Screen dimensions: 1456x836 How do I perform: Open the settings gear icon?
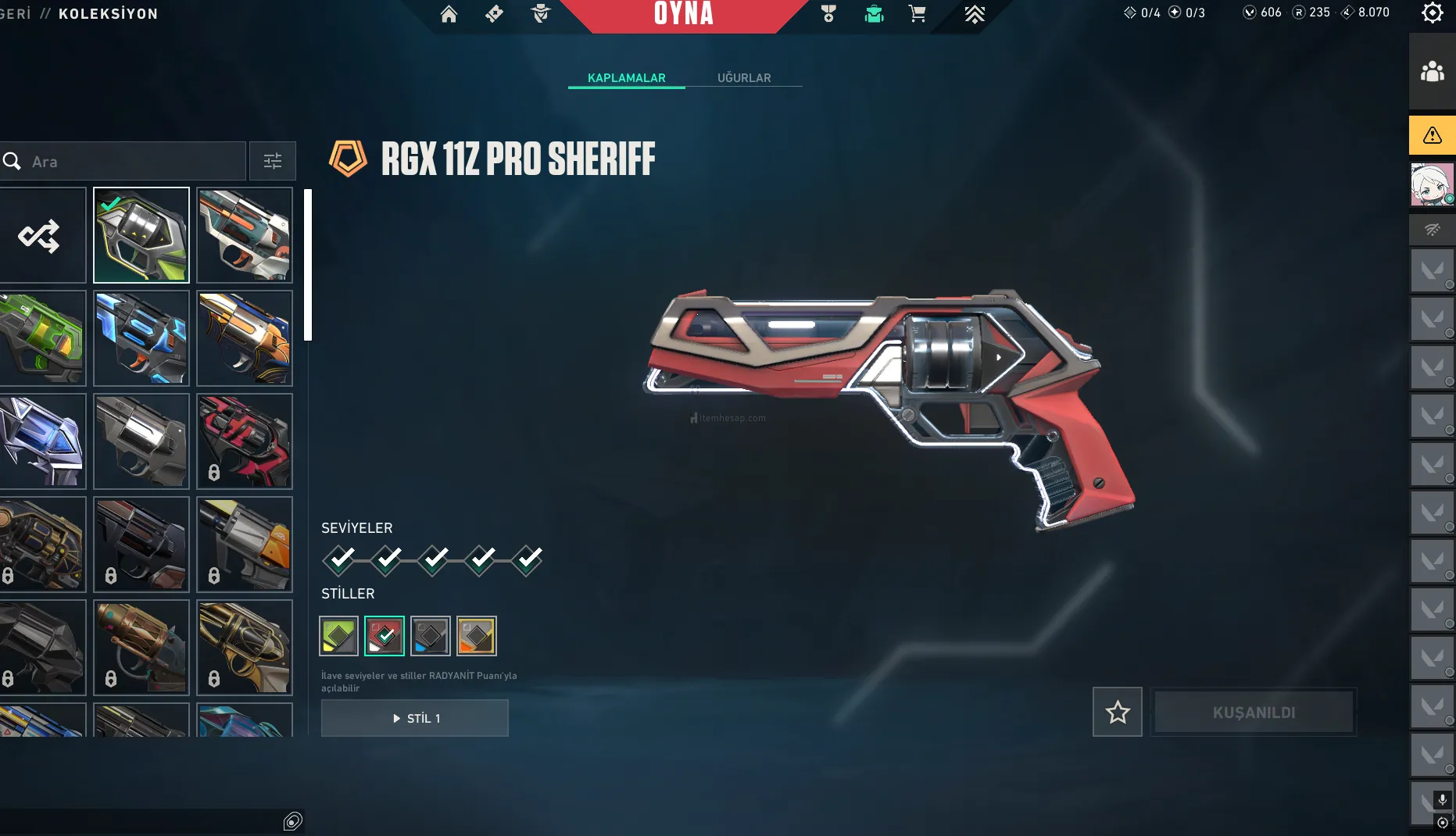pyautogui.click(x=1432, y=13)
